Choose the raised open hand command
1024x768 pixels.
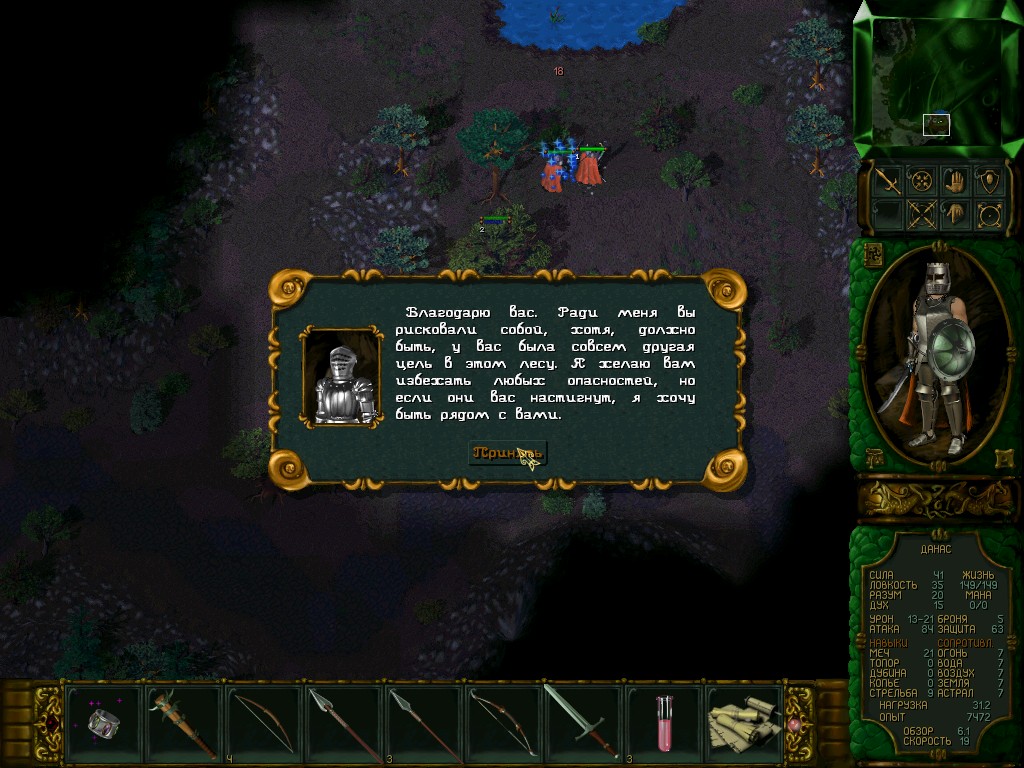click(955, 181)
